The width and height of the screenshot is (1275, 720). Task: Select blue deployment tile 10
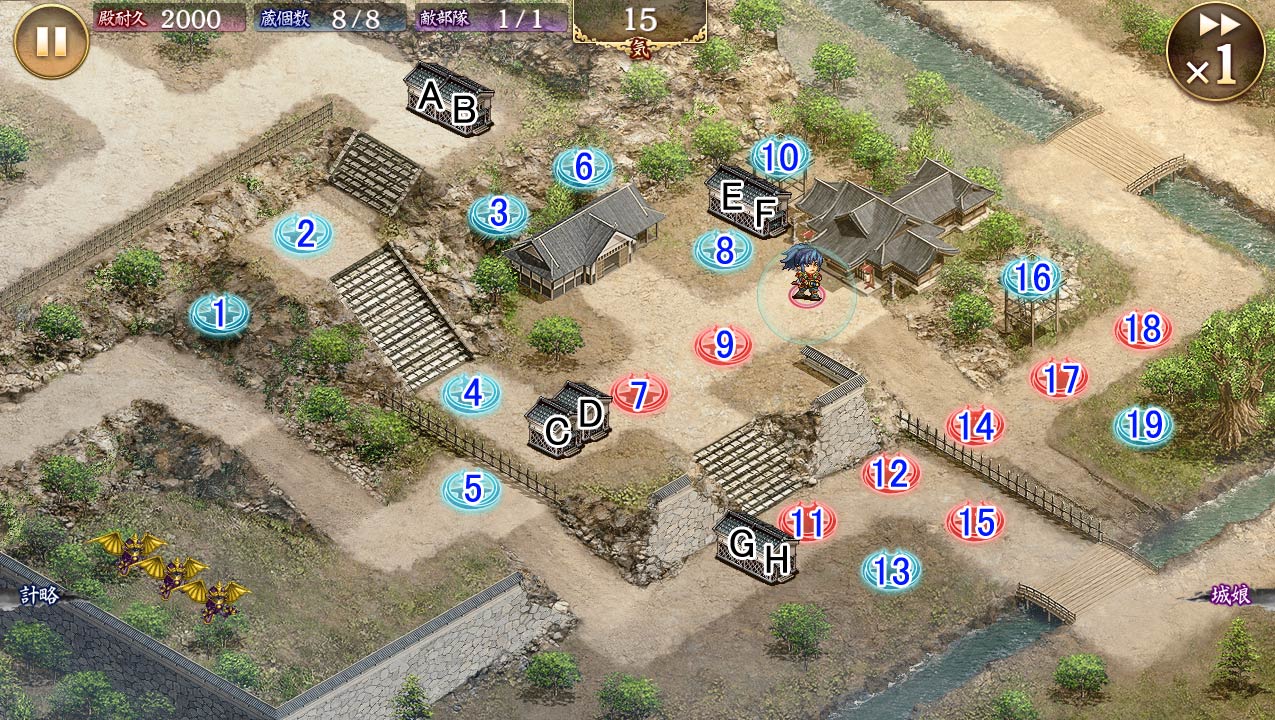[780, 156]
